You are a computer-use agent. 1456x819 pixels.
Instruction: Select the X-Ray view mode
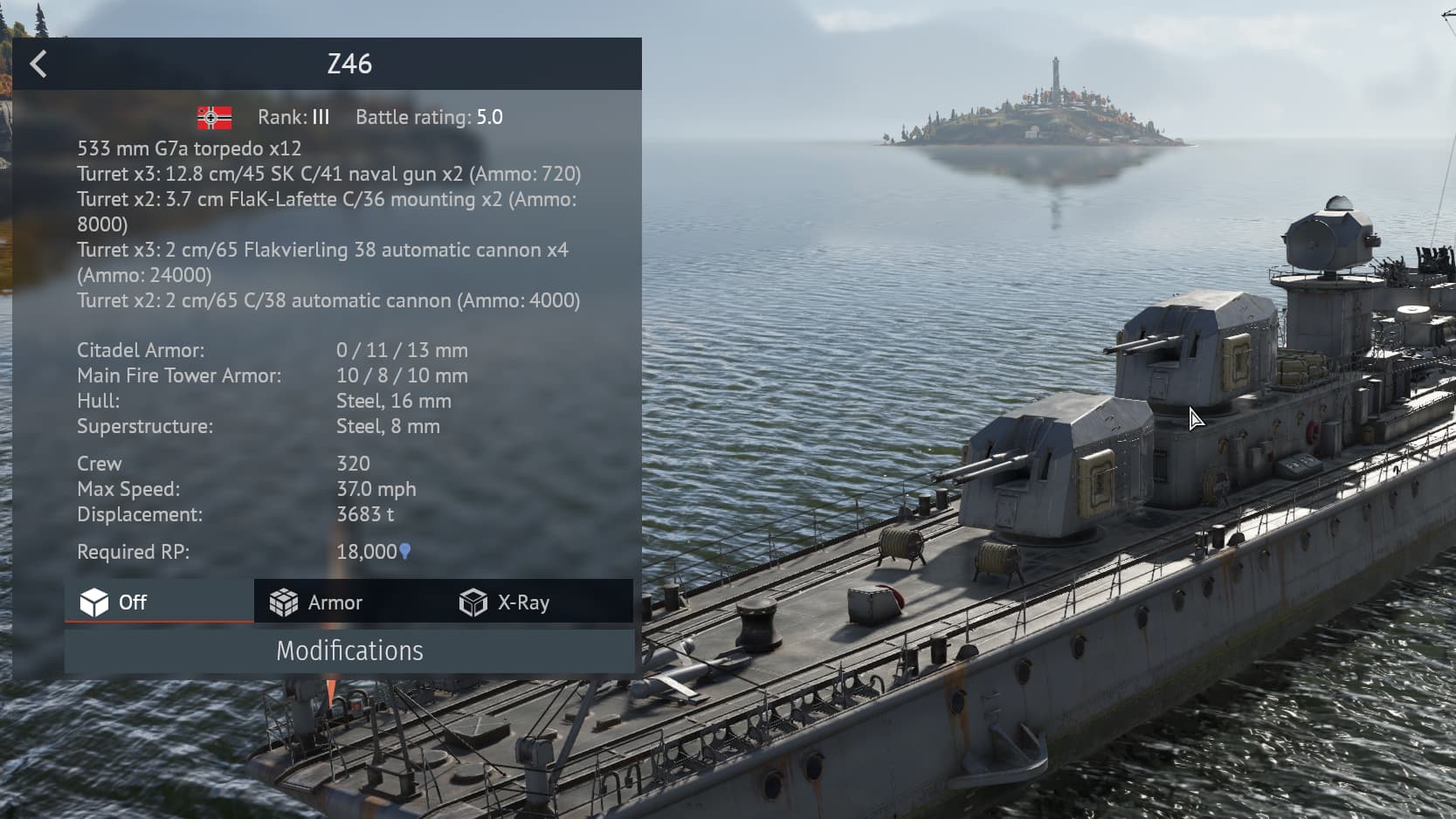pyautogui.click(x=505, y=602)
